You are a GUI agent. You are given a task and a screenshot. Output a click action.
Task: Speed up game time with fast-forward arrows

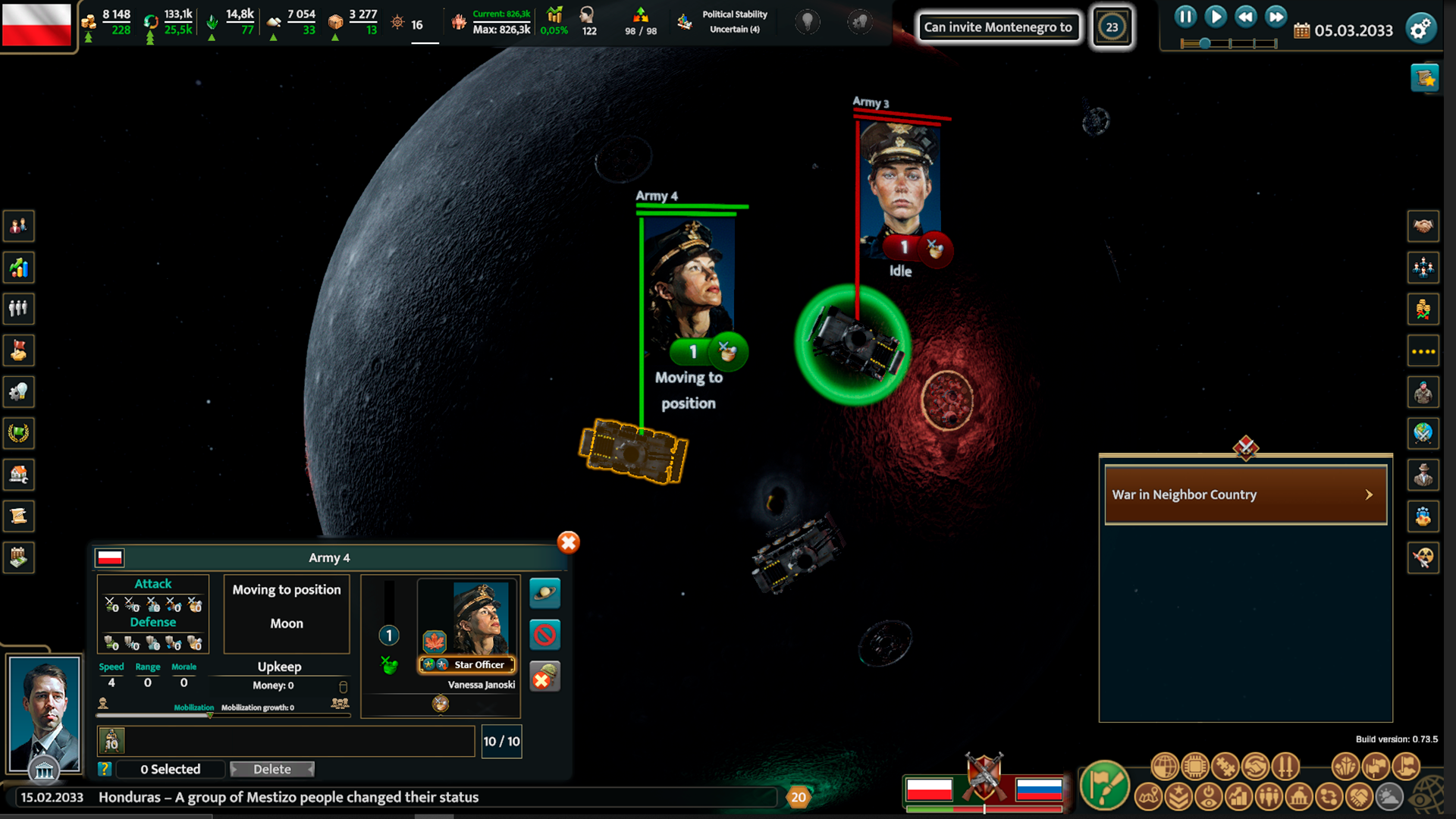click(x=1276, y=17)
